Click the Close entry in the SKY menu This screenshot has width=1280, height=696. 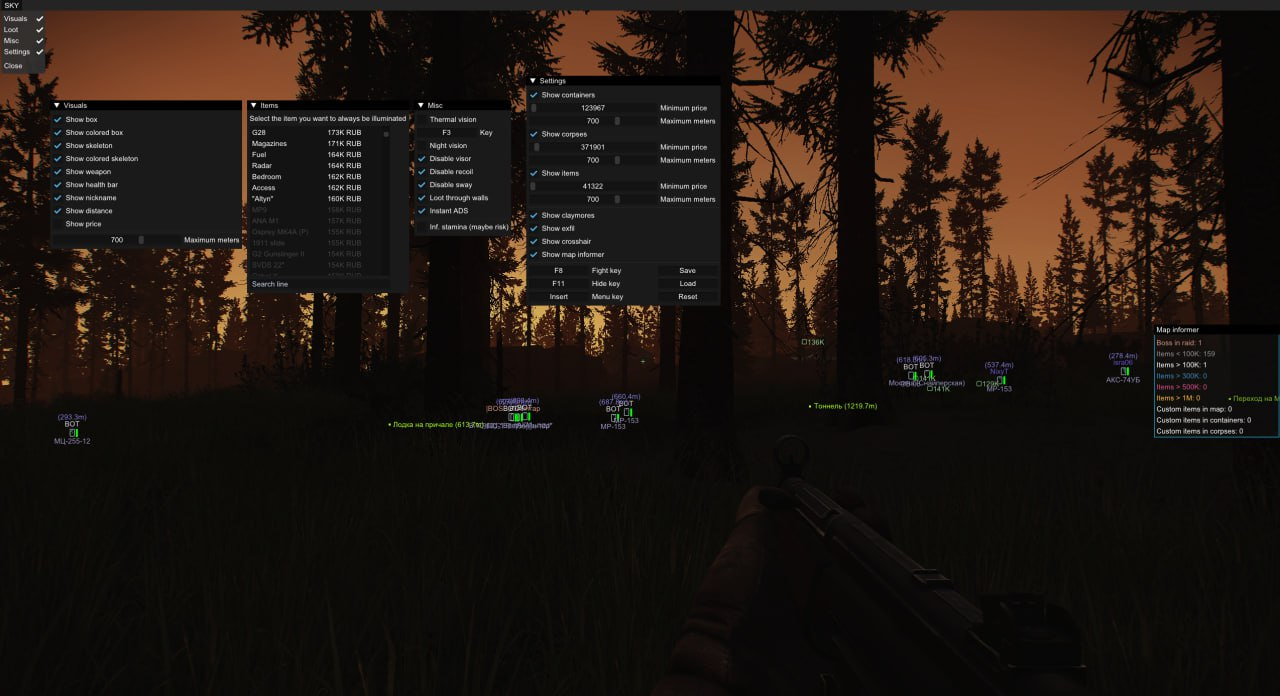click(x=13, y=66)
